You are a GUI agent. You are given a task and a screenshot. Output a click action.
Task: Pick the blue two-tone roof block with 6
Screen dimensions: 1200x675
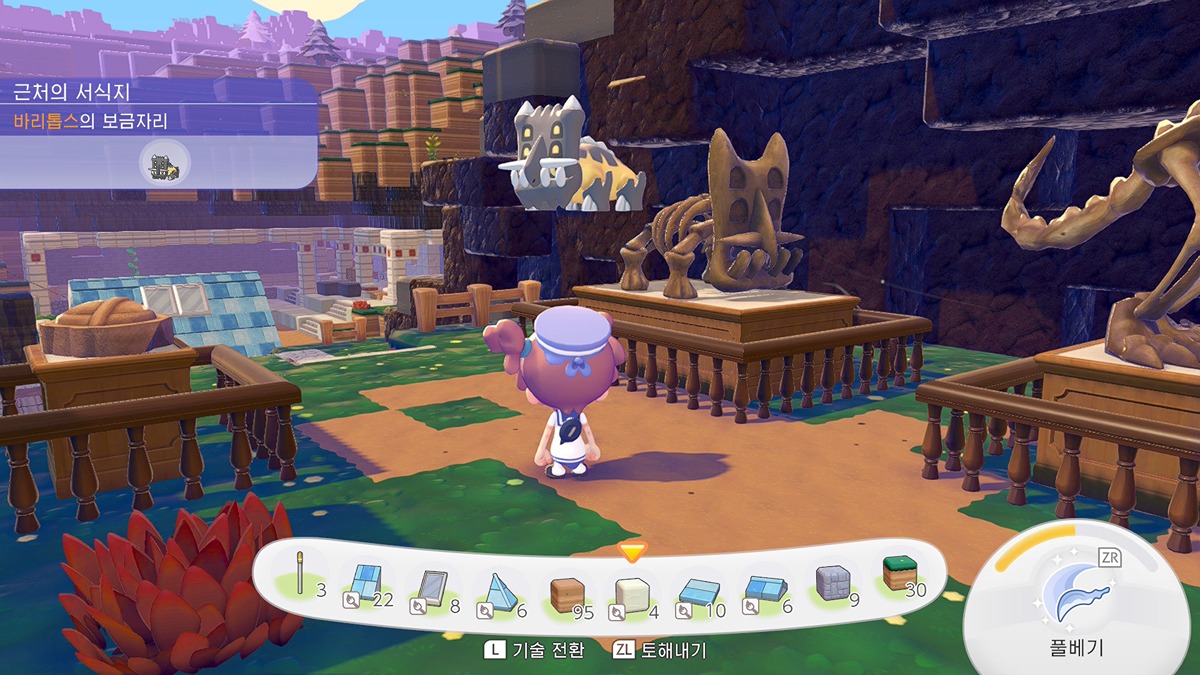(763, 592)
